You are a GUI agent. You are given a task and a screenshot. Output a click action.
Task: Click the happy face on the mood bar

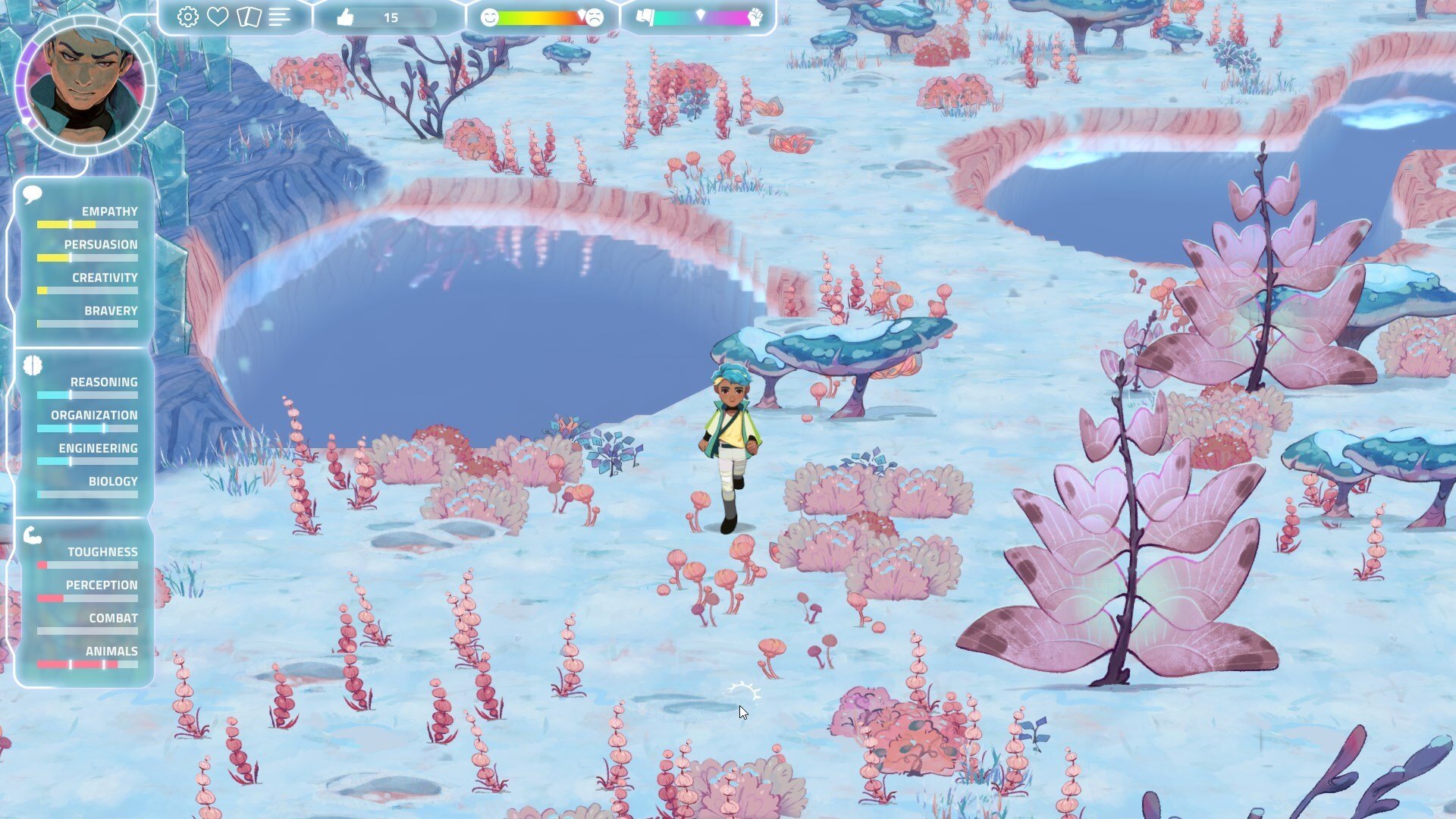(490, 17)
